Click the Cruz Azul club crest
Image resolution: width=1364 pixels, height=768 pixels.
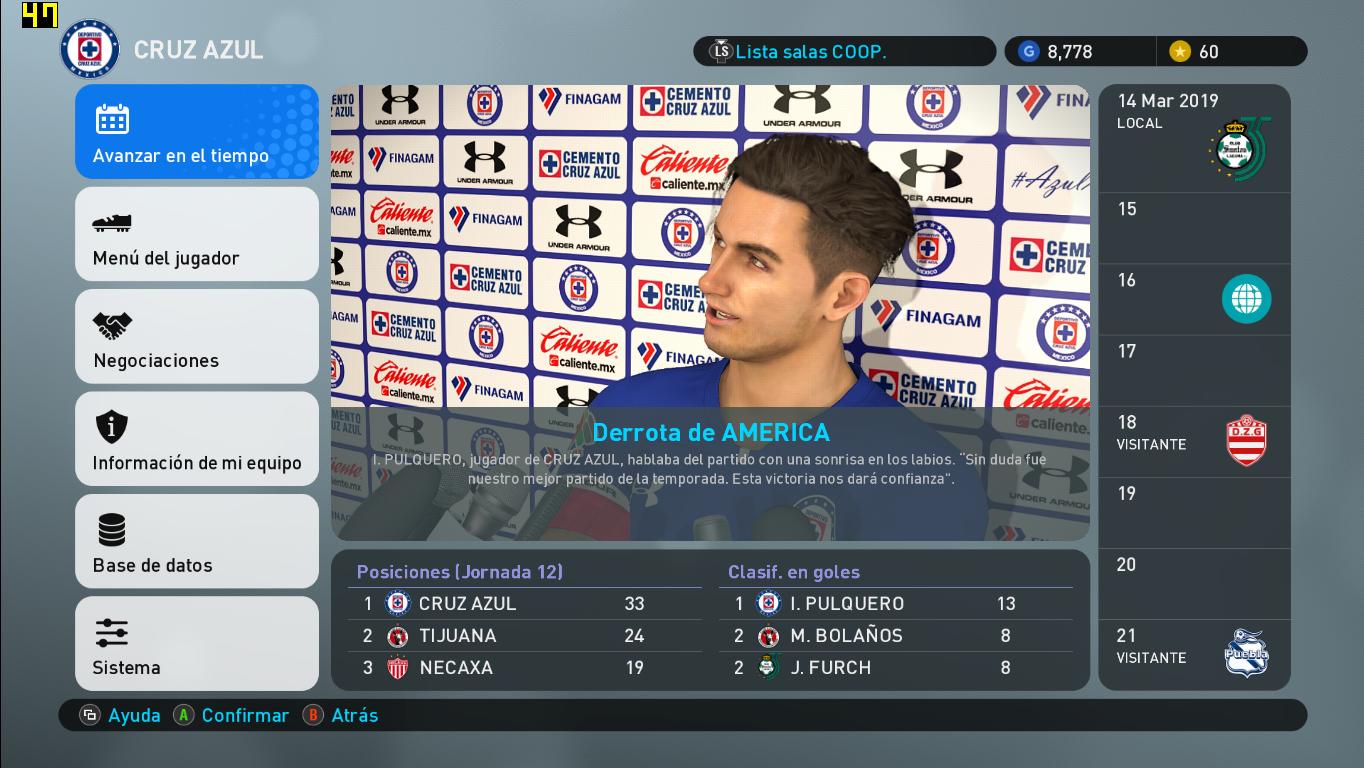tap(90, 50)
